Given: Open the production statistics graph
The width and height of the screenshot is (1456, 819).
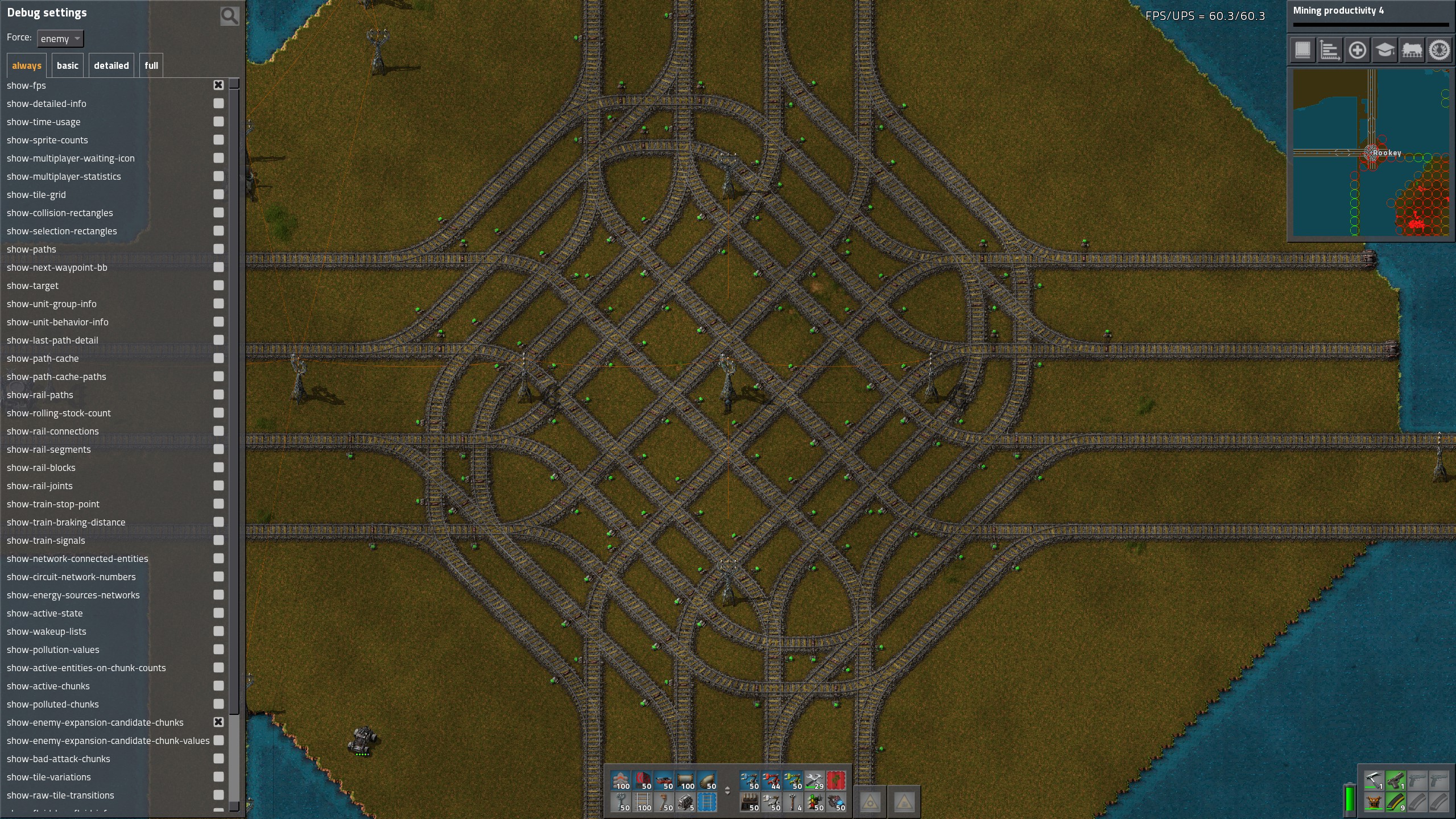Looking at the screenshot, I should 1330,50.
